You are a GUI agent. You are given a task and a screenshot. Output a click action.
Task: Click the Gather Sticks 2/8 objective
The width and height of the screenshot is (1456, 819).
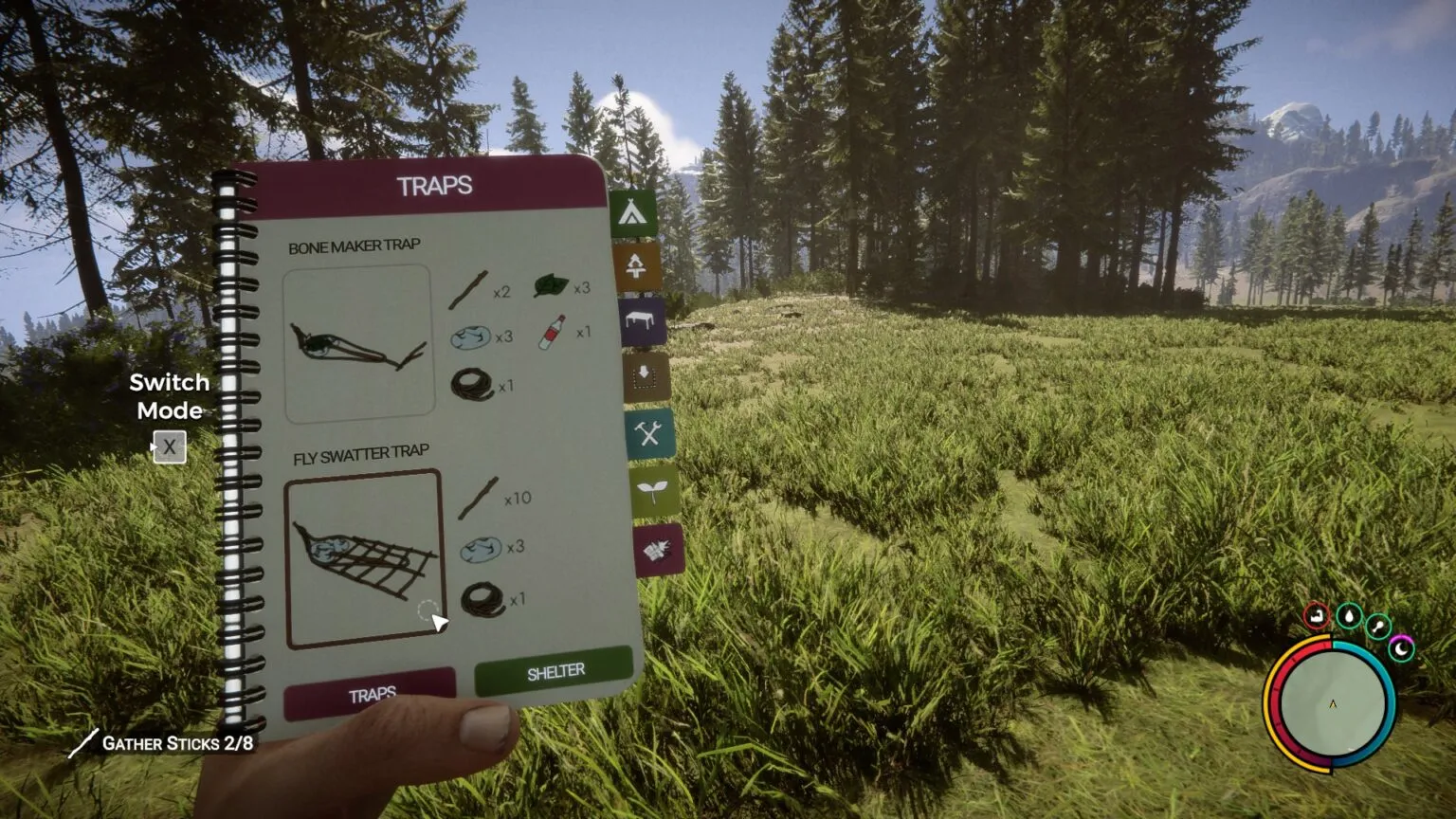pos(176,744)
